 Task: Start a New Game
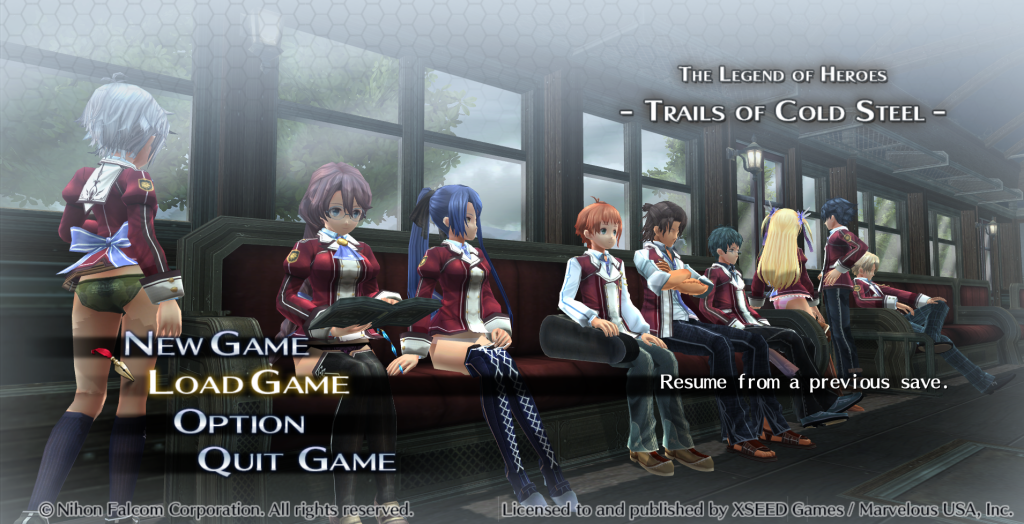(x=216, y=345)
